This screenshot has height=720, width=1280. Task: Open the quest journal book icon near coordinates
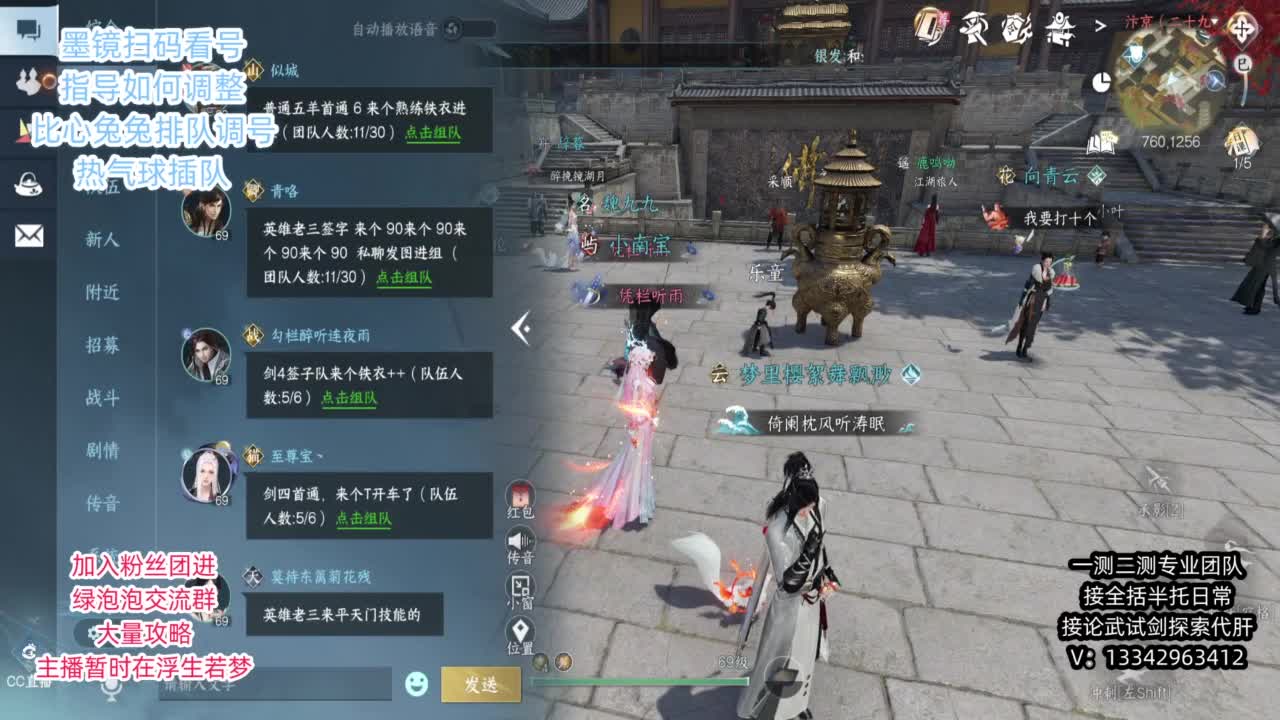tap(1101, 143)
